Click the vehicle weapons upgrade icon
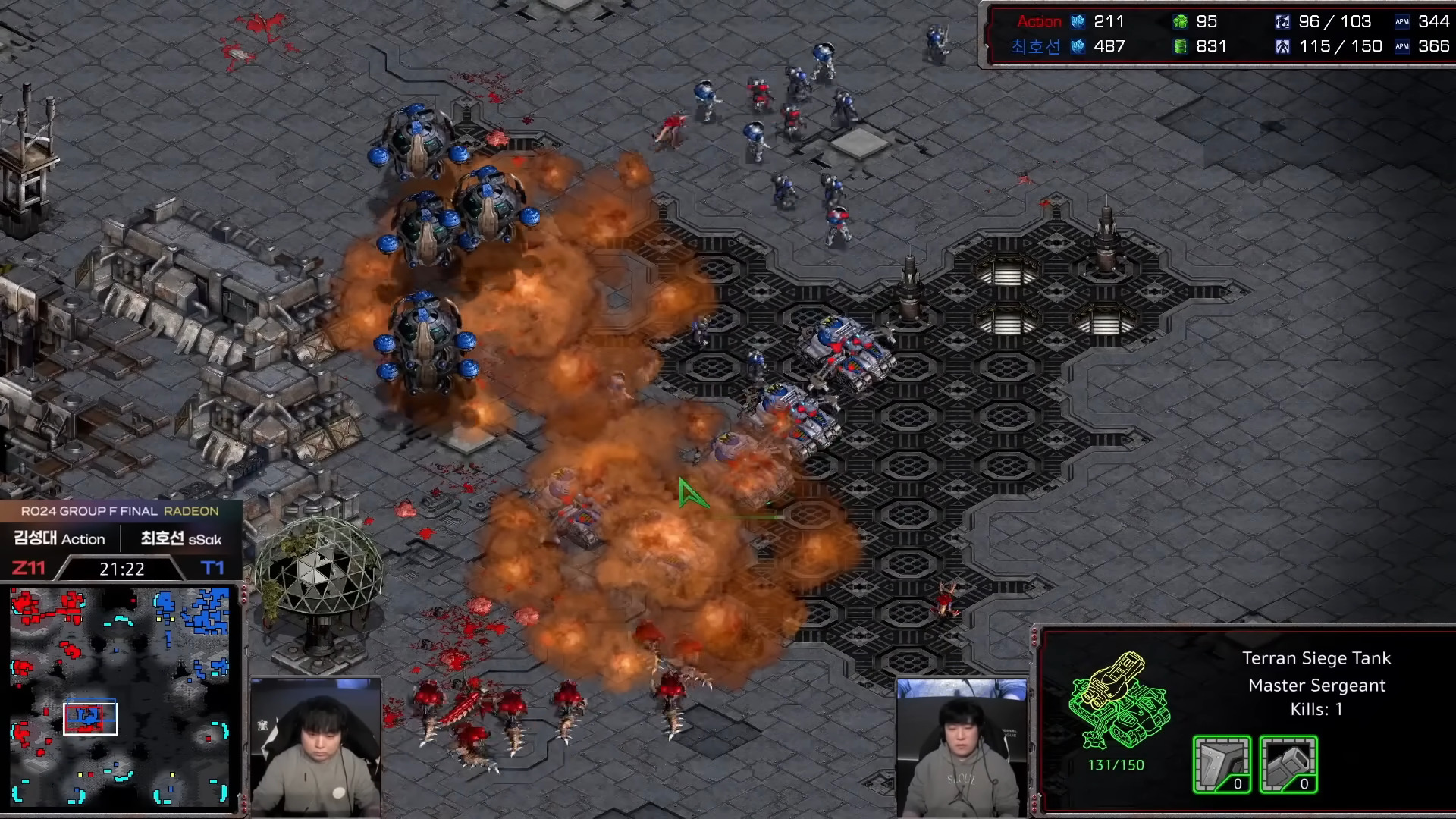The width and height of the screenshot is (1456, 819). [1288, 764]
